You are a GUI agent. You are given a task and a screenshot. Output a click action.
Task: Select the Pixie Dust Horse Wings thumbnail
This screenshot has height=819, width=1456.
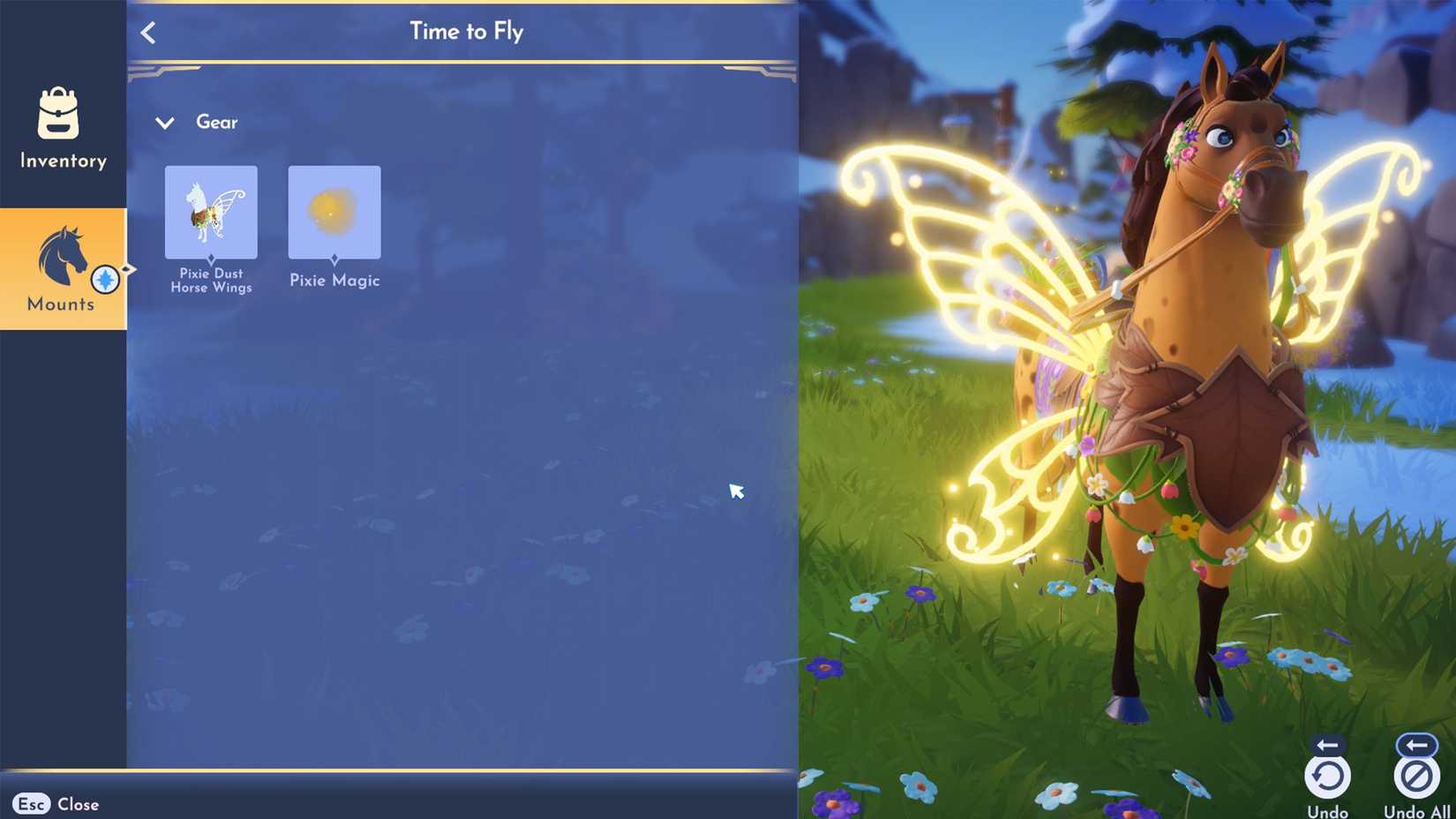210,212
